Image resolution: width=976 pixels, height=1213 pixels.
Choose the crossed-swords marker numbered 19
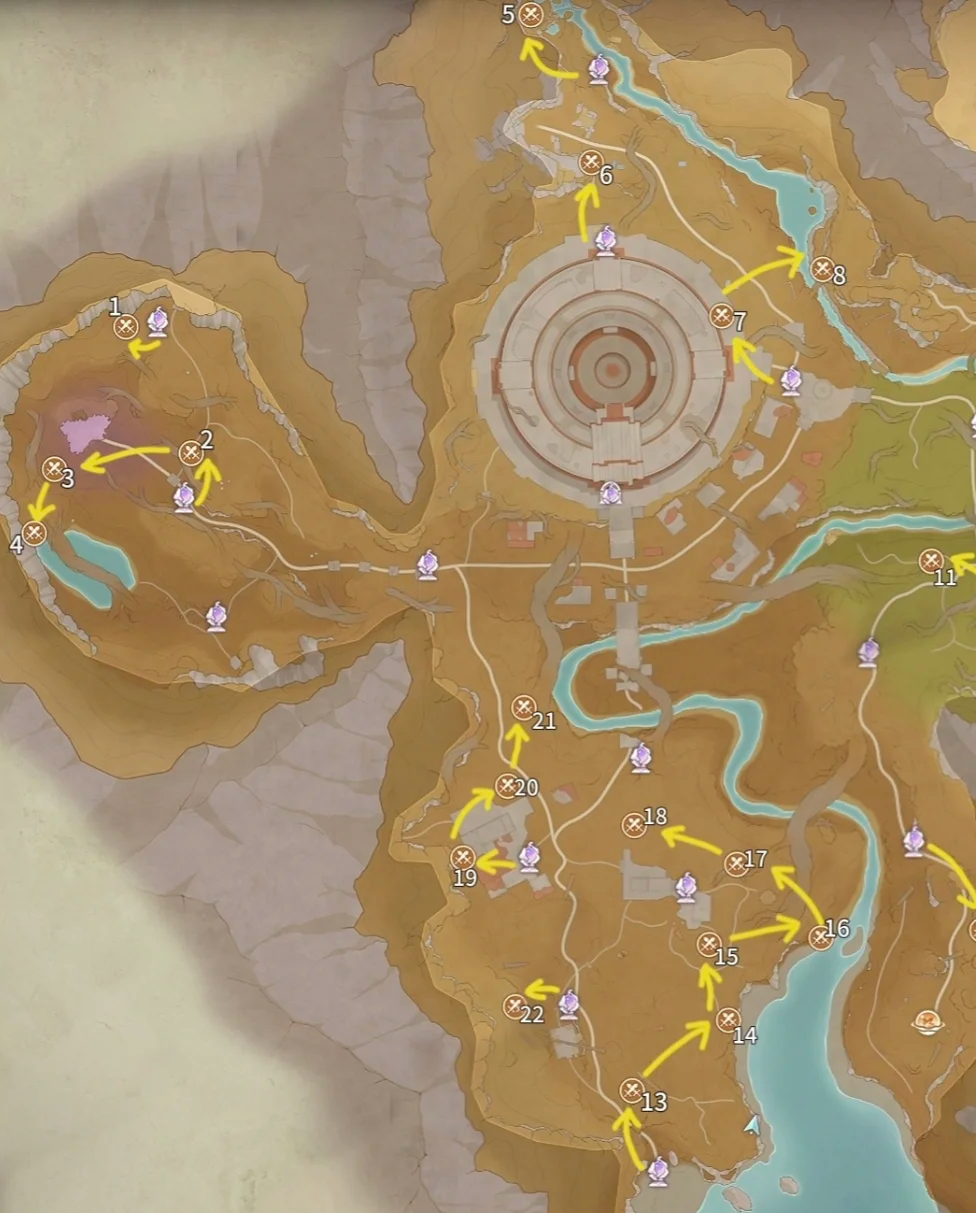click(462, 858)
